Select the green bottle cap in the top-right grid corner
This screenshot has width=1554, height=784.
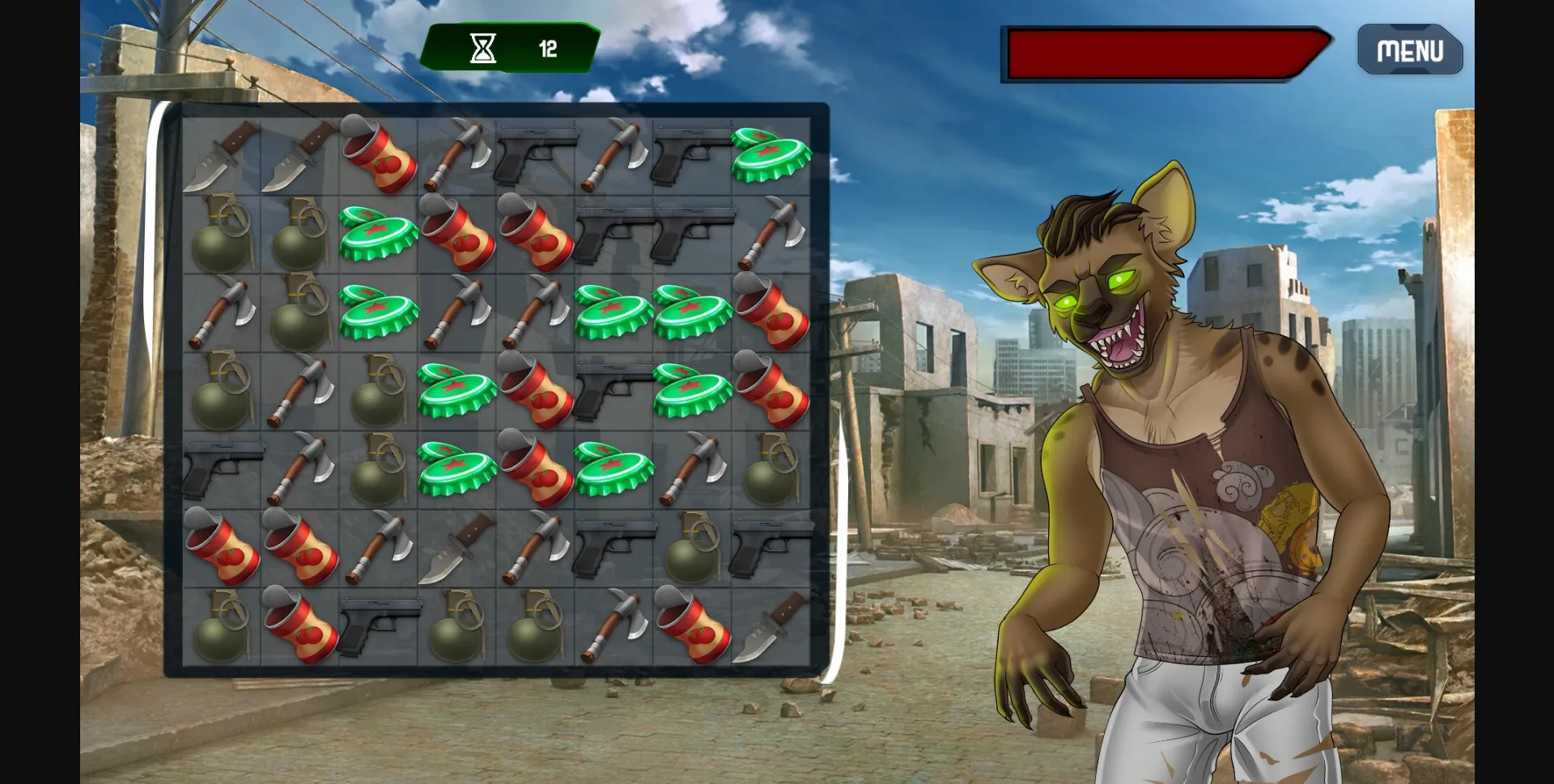(769, 154)
